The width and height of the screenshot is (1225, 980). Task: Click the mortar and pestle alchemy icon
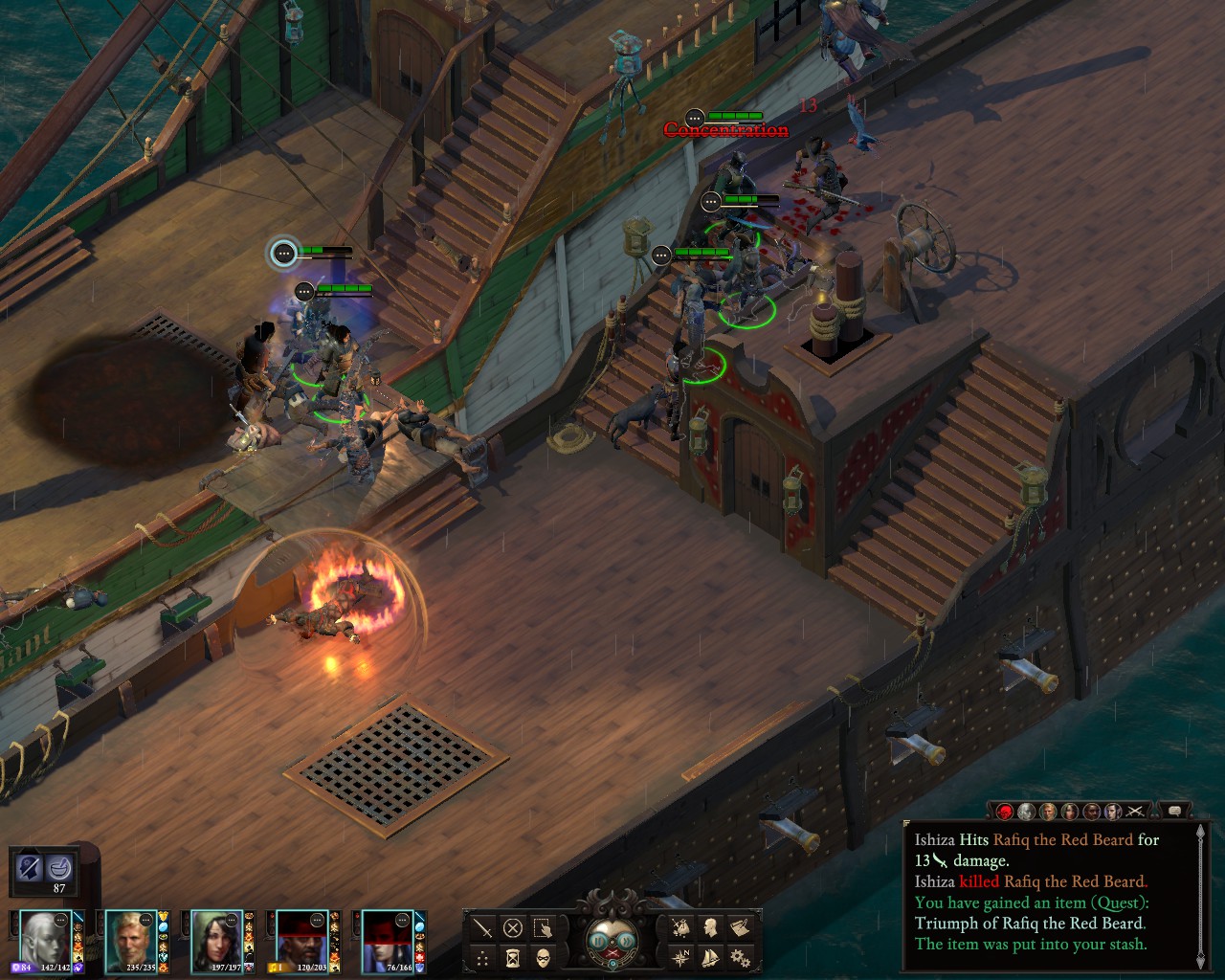63,867
